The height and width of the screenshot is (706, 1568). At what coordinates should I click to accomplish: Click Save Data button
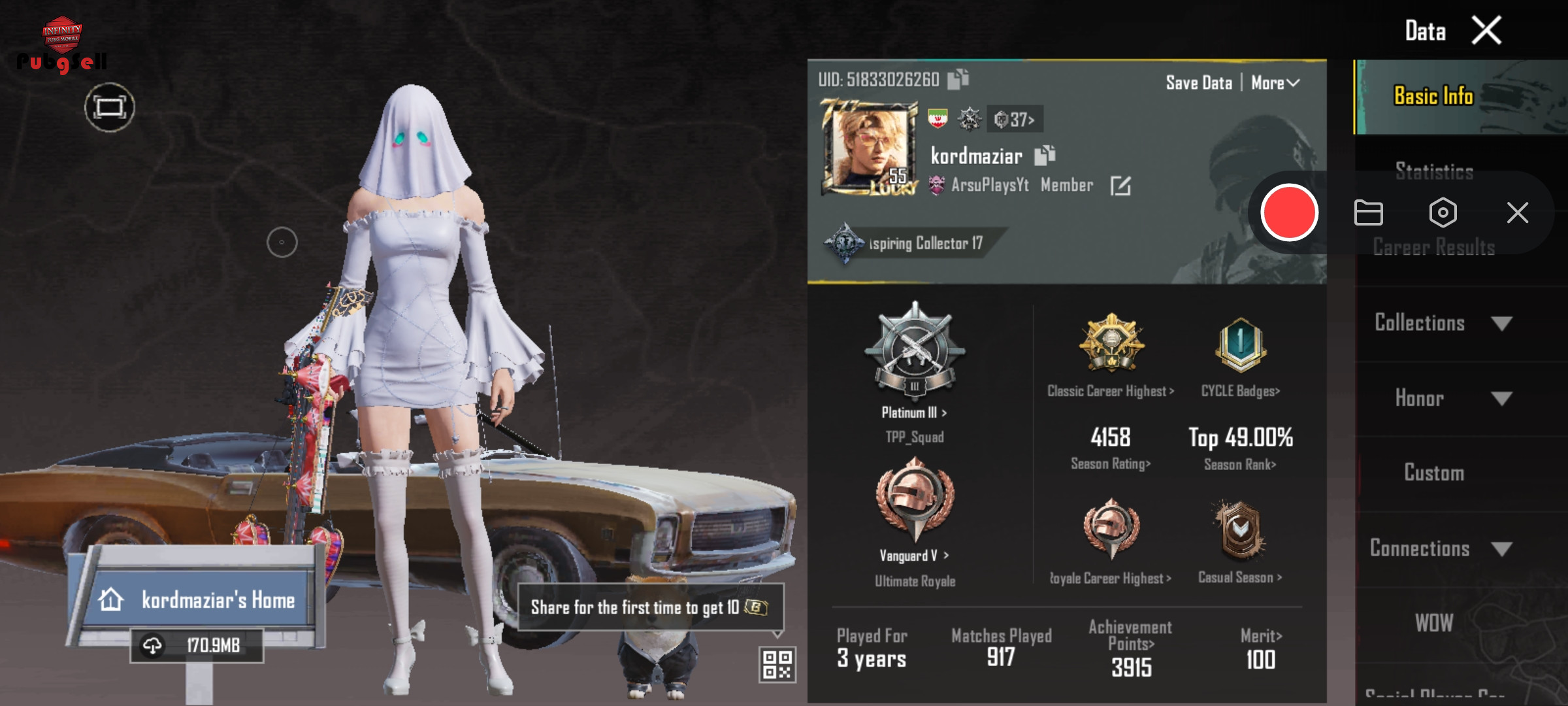(1199, 83)
